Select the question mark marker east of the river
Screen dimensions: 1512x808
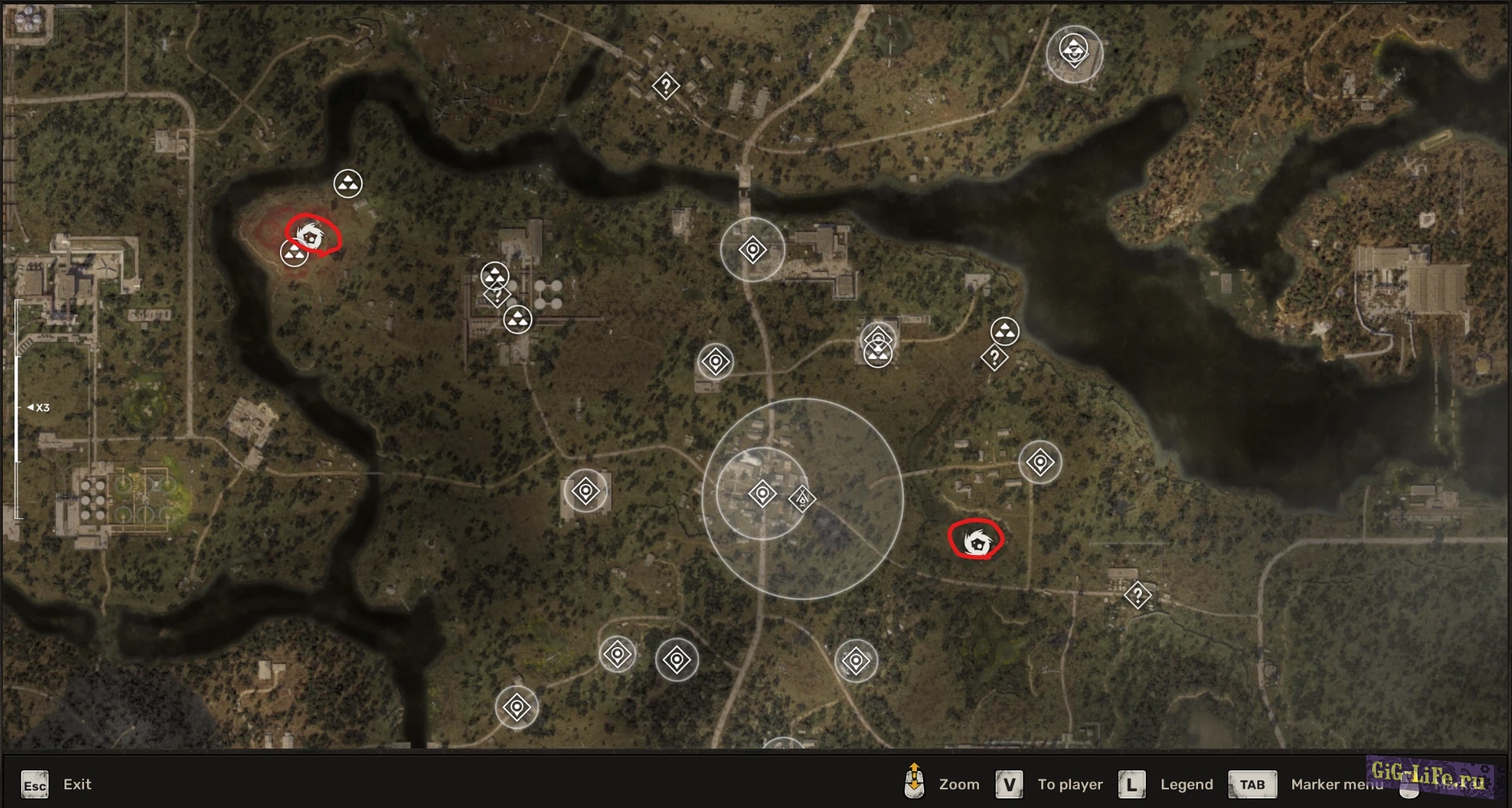[x=994, y=357]
